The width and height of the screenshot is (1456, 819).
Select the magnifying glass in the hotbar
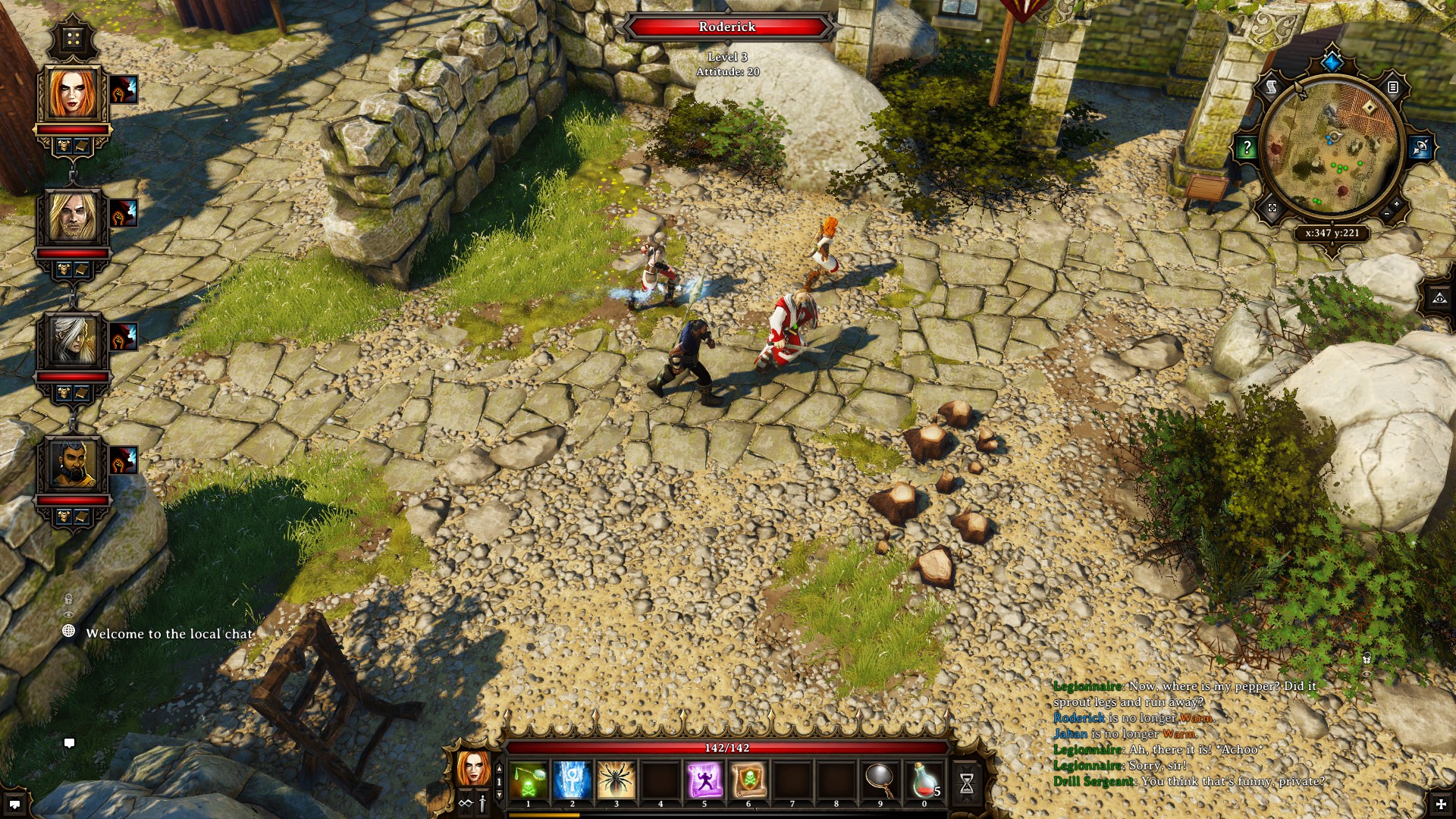coord(880,778)
